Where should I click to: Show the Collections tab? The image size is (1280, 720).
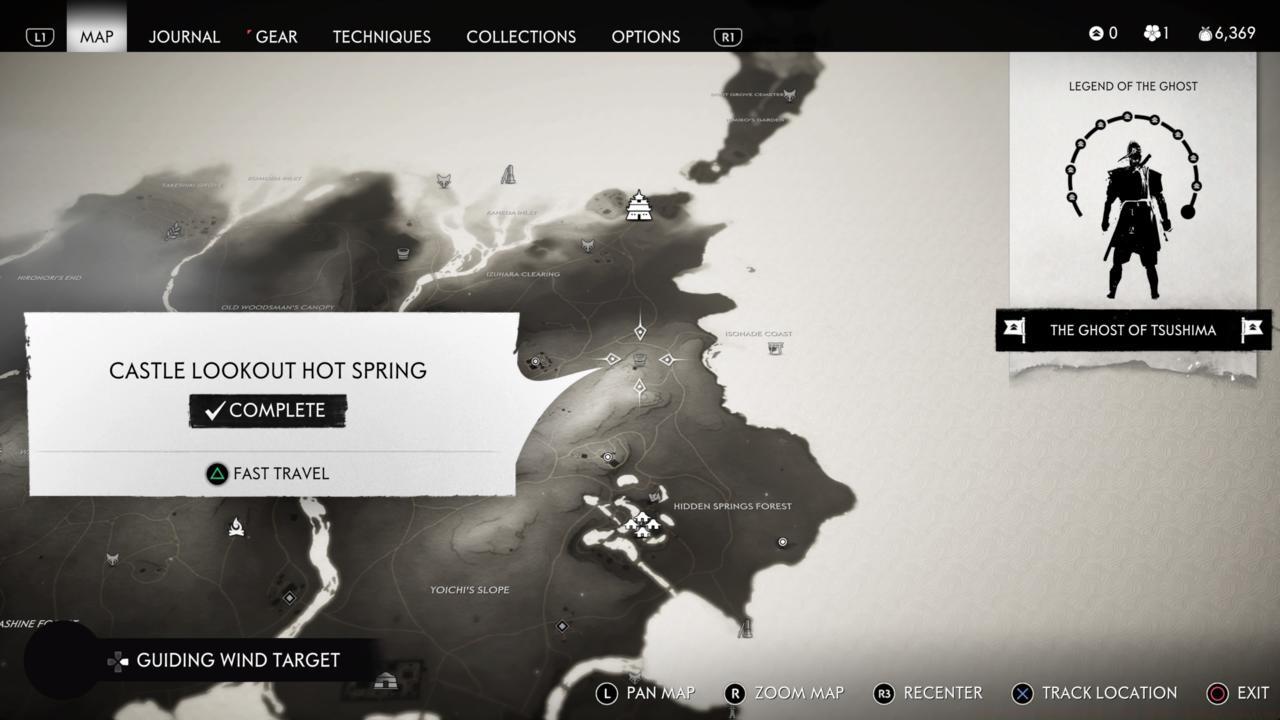521,37
